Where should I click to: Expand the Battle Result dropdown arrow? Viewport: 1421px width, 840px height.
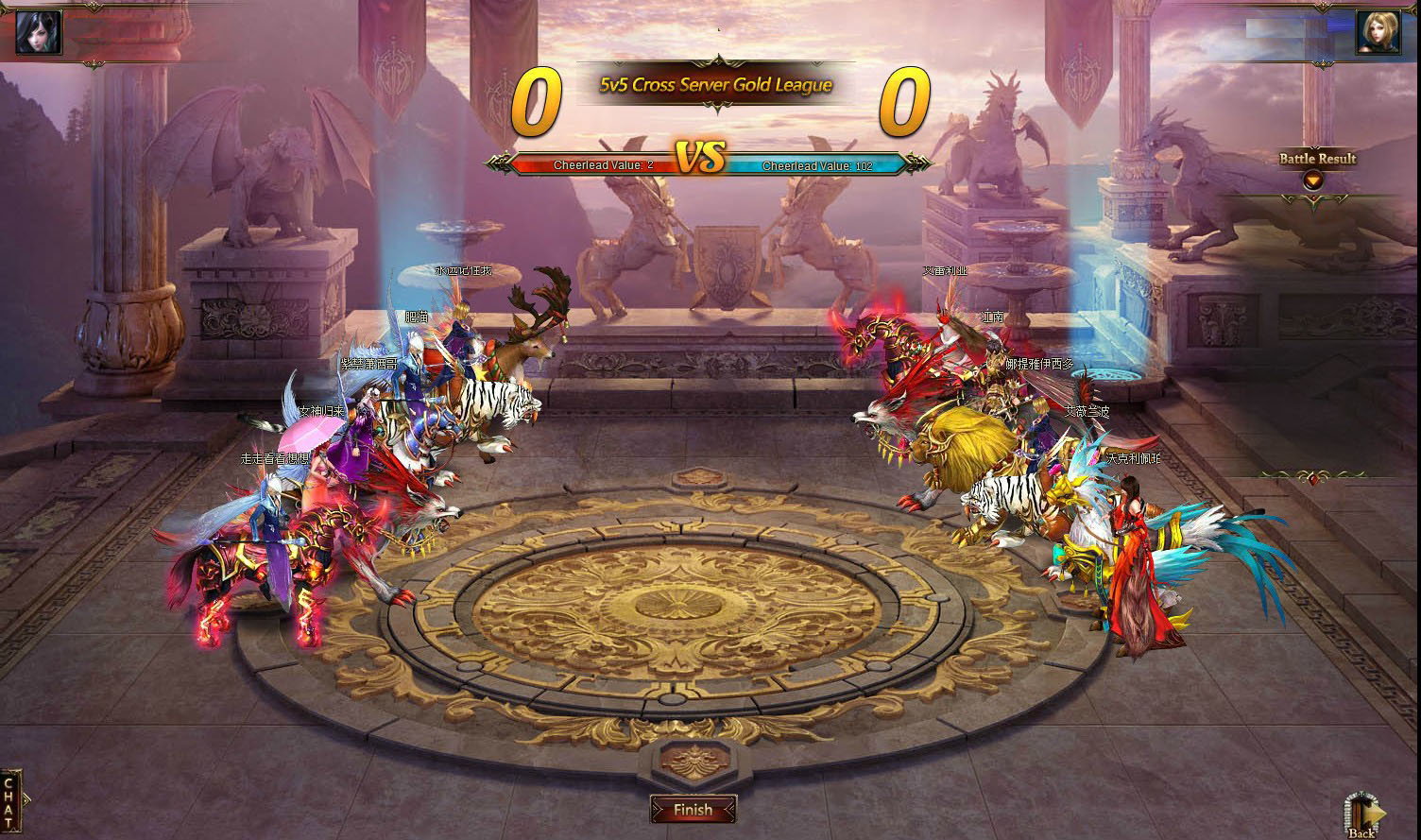[x=1311, y=180]
